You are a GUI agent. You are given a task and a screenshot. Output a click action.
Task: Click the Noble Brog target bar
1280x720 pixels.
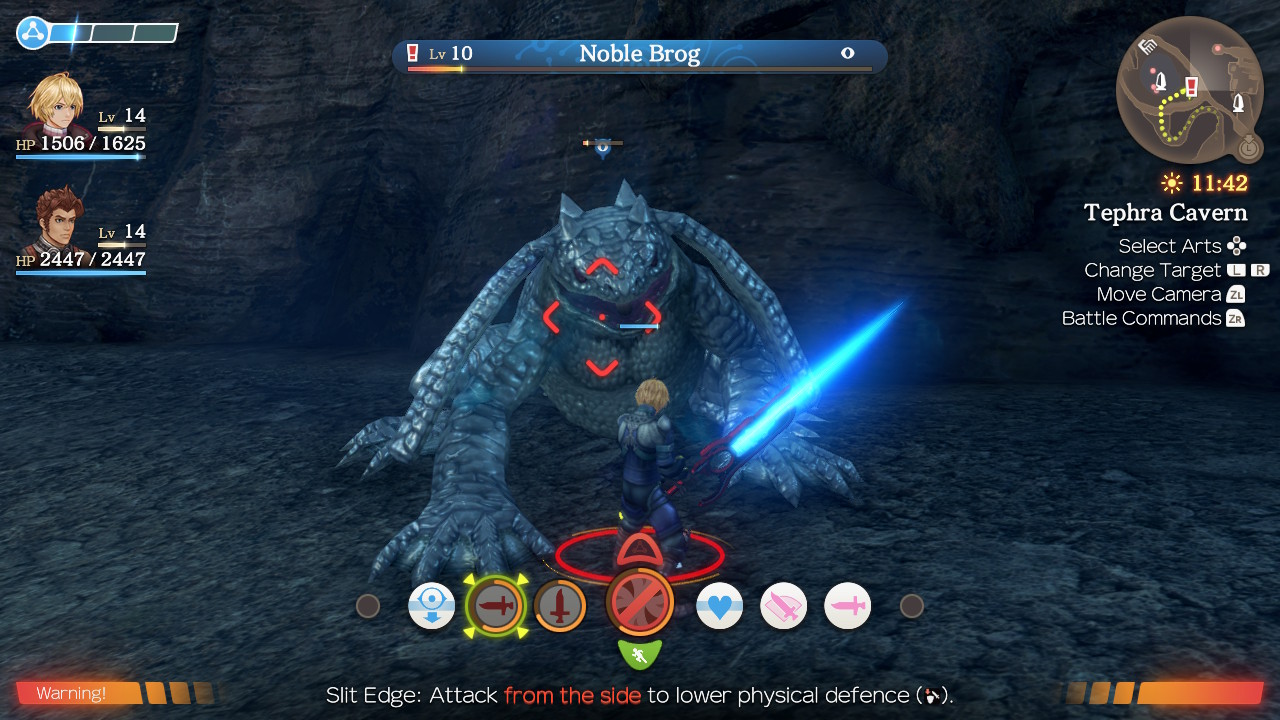[x=639, y=55]
